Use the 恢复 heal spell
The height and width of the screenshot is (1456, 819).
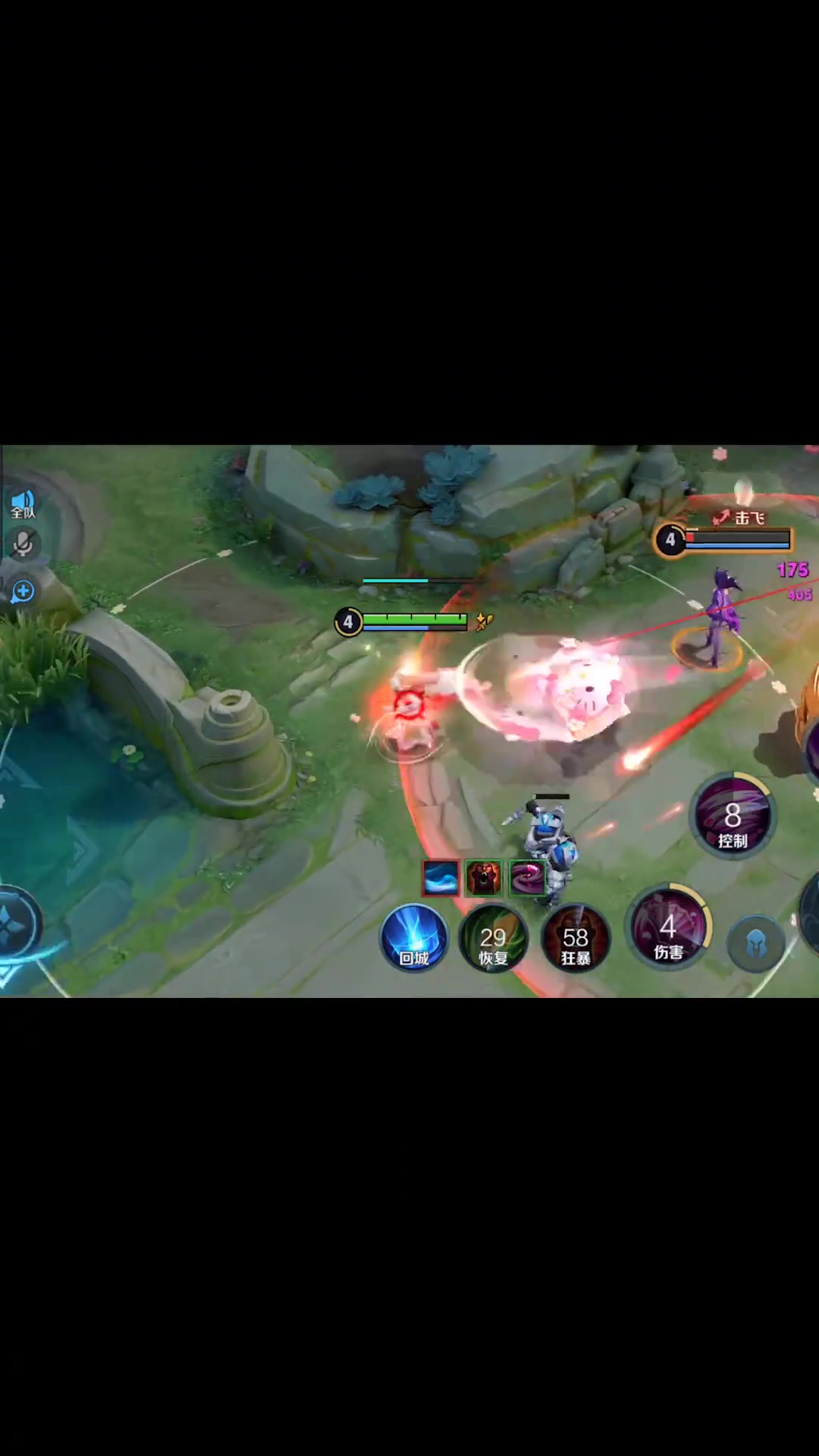[493, 939]
